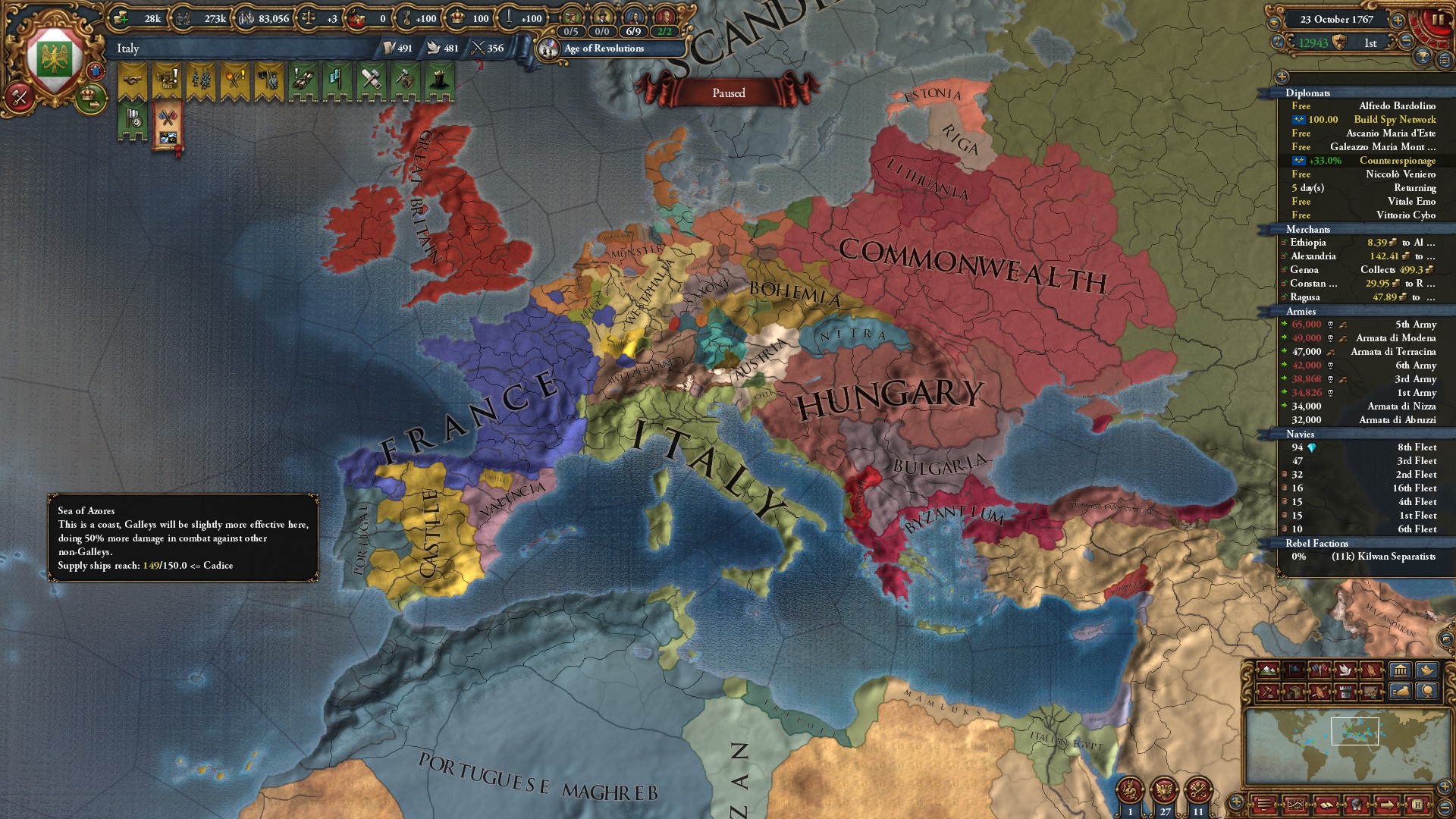The image size is (1456, 819).
Task: Switch to political map mode
Action: (x=1294, y=669)
